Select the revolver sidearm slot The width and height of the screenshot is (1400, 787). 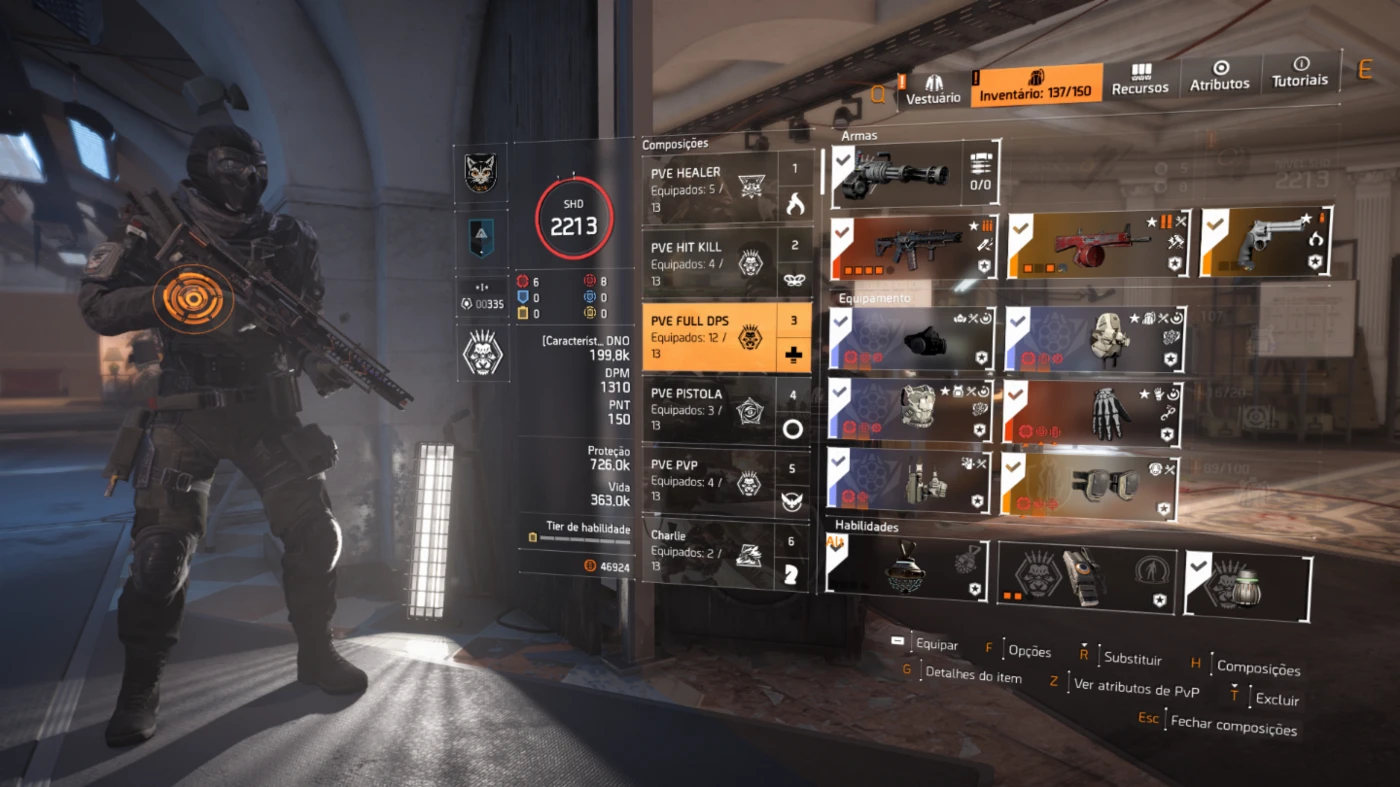coord(1267,242)
